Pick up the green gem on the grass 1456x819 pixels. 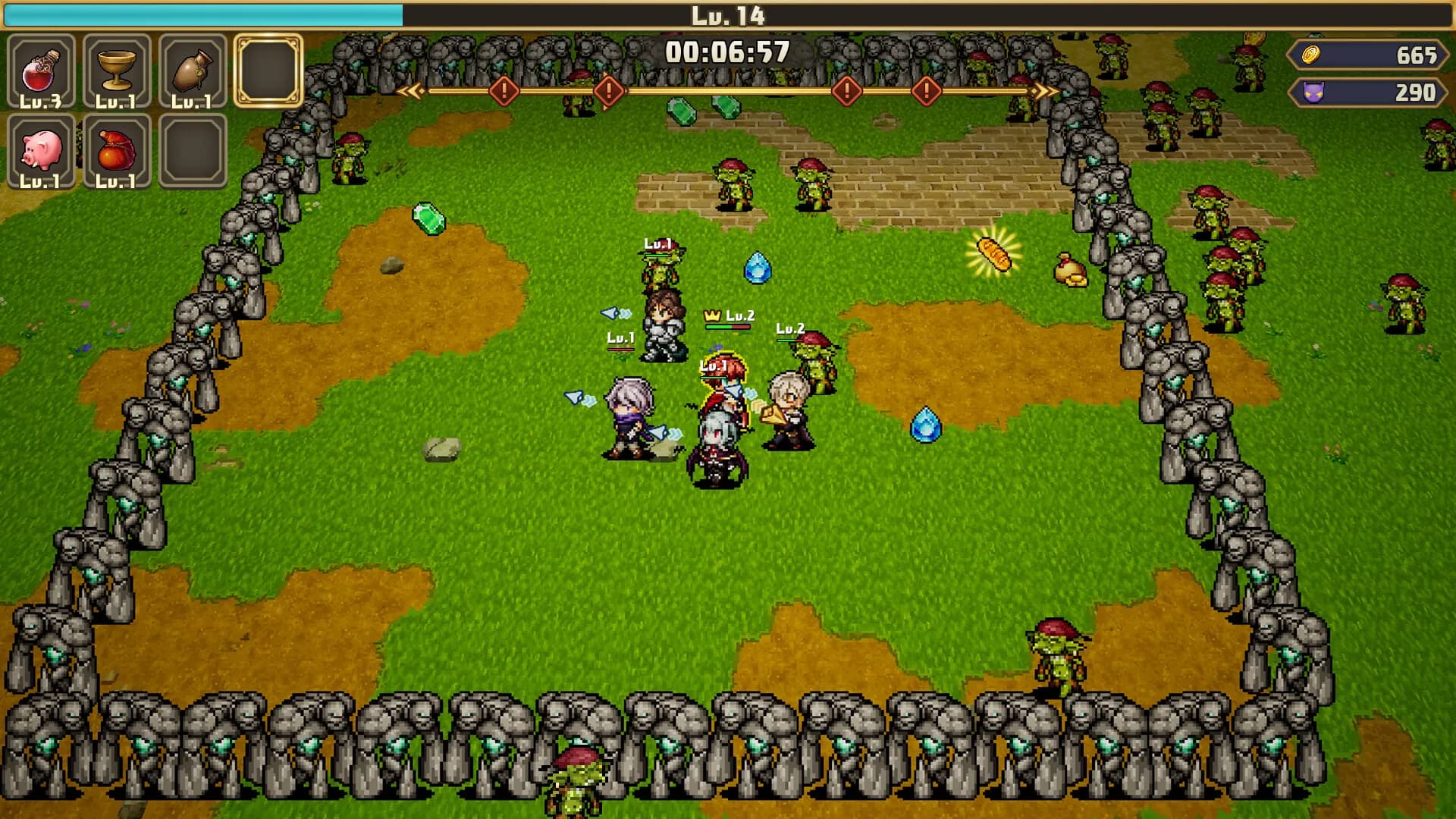pos(428,218)
